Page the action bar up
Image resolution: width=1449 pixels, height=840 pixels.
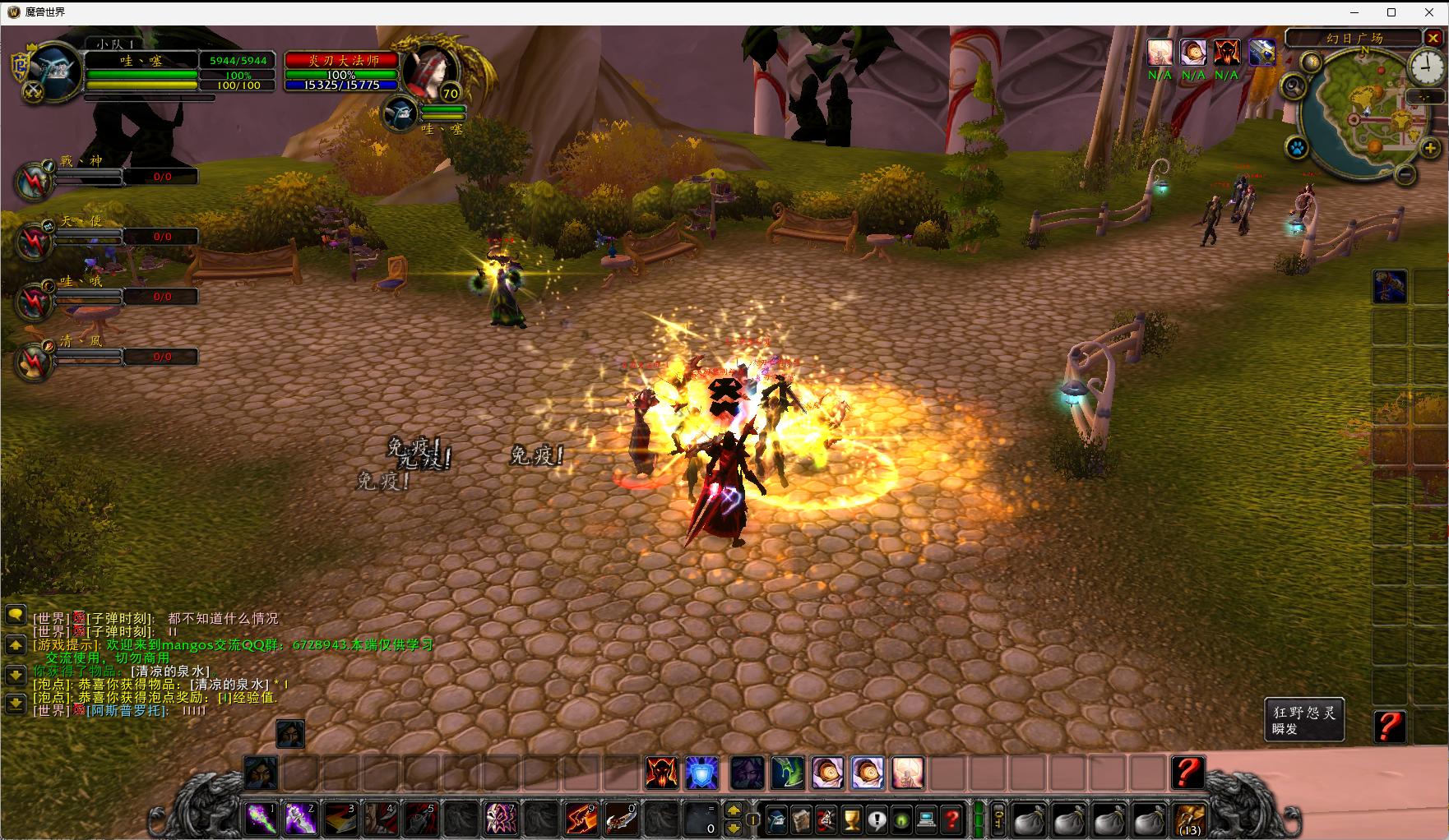[734, 810]
